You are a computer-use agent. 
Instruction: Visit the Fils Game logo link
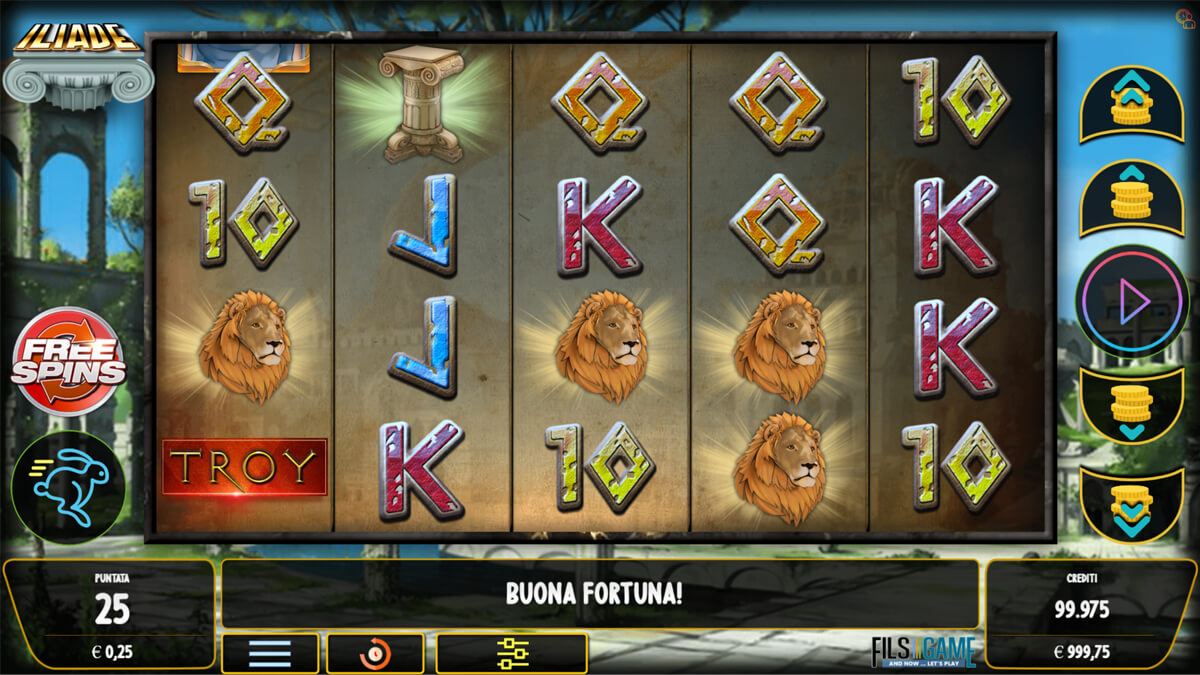click(923, 651)
